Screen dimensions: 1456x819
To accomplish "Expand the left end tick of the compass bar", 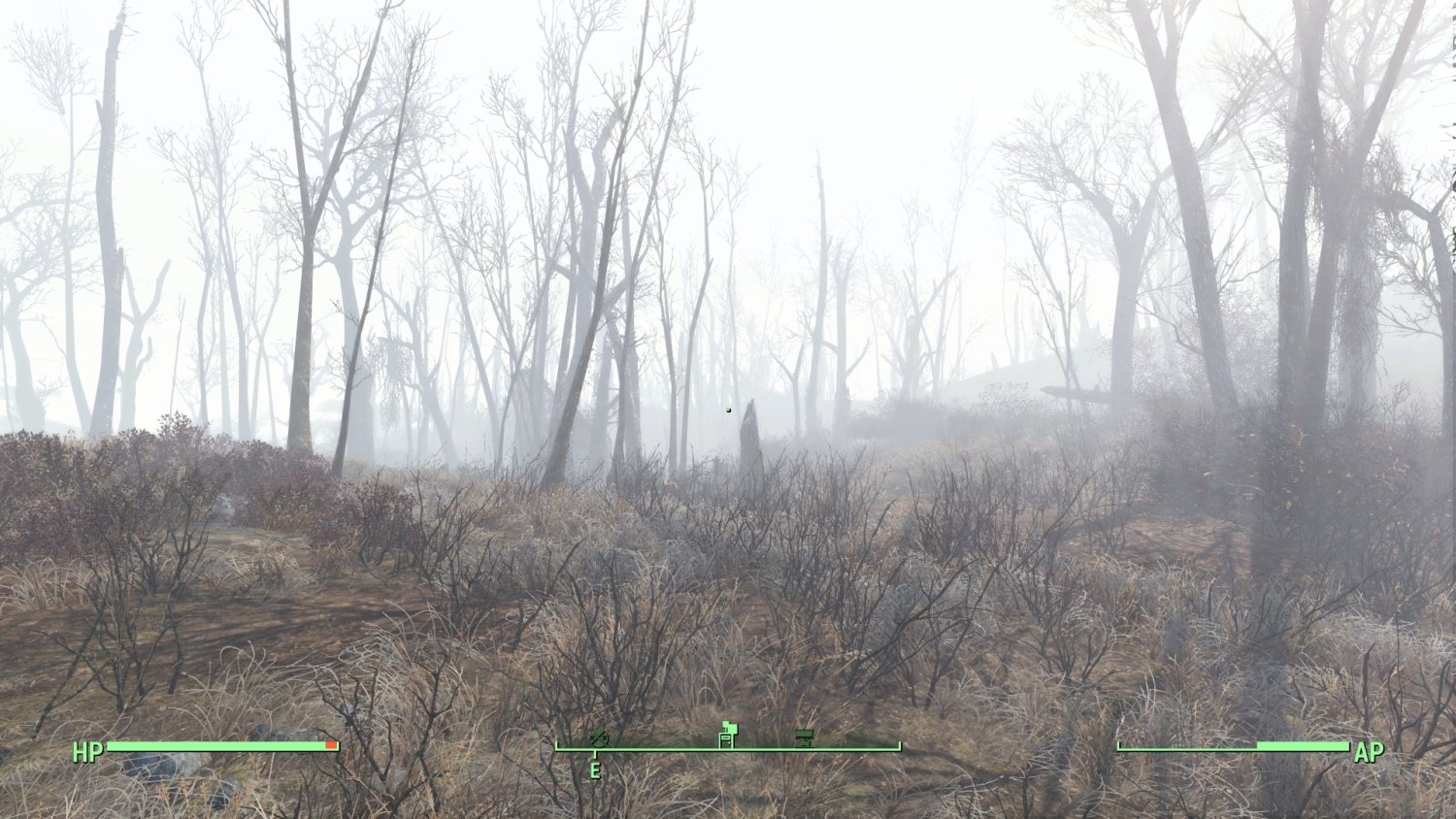I will (x=556, y=745).
